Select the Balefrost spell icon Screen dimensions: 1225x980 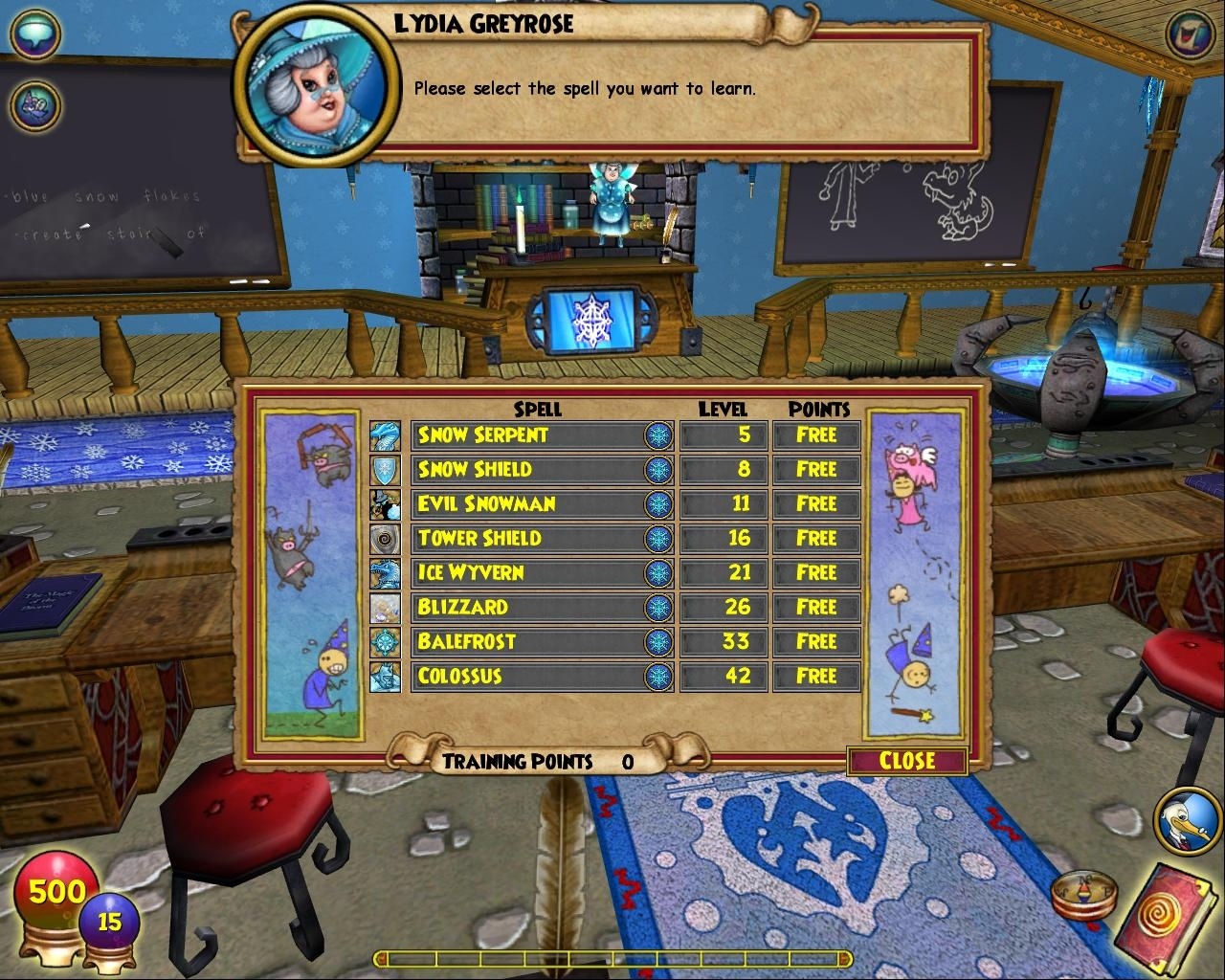(386, 642)
